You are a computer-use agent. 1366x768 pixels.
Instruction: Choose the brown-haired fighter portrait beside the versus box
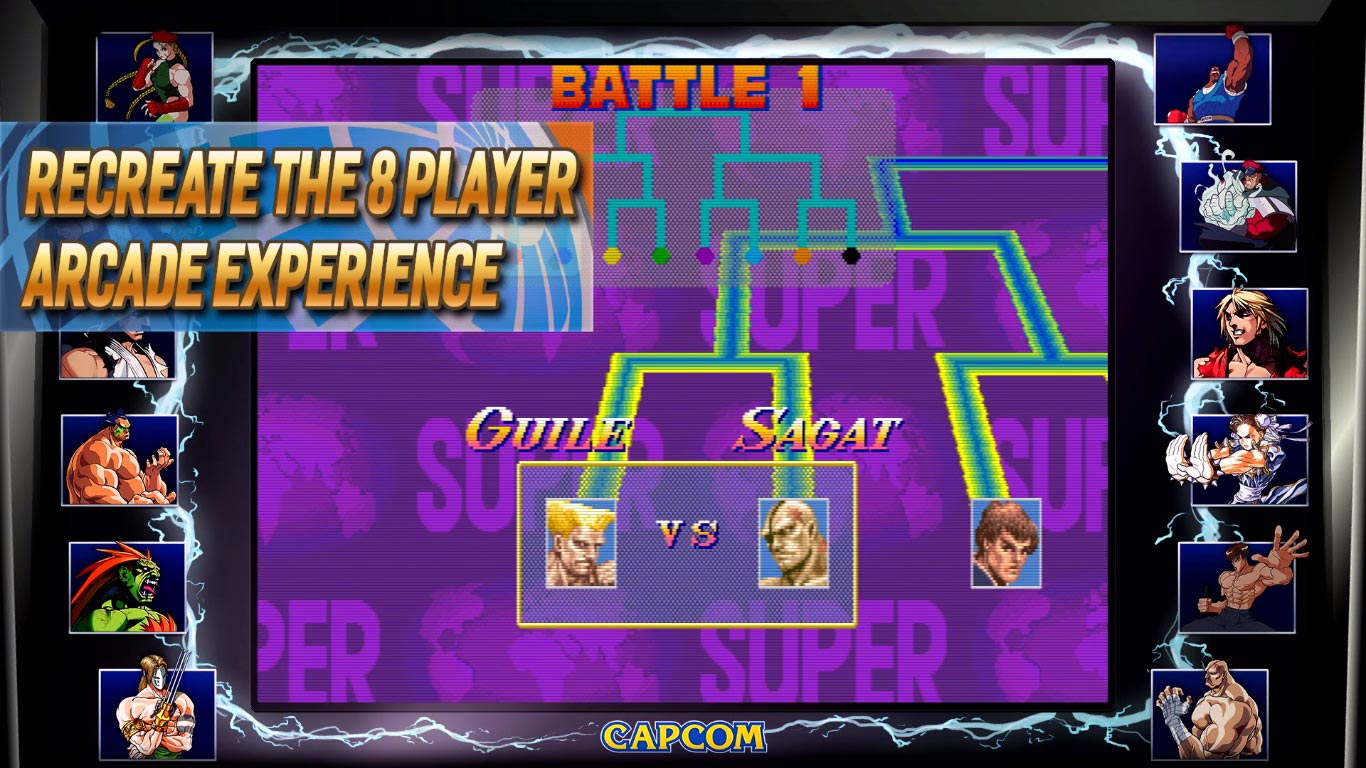click(1006, 543)
